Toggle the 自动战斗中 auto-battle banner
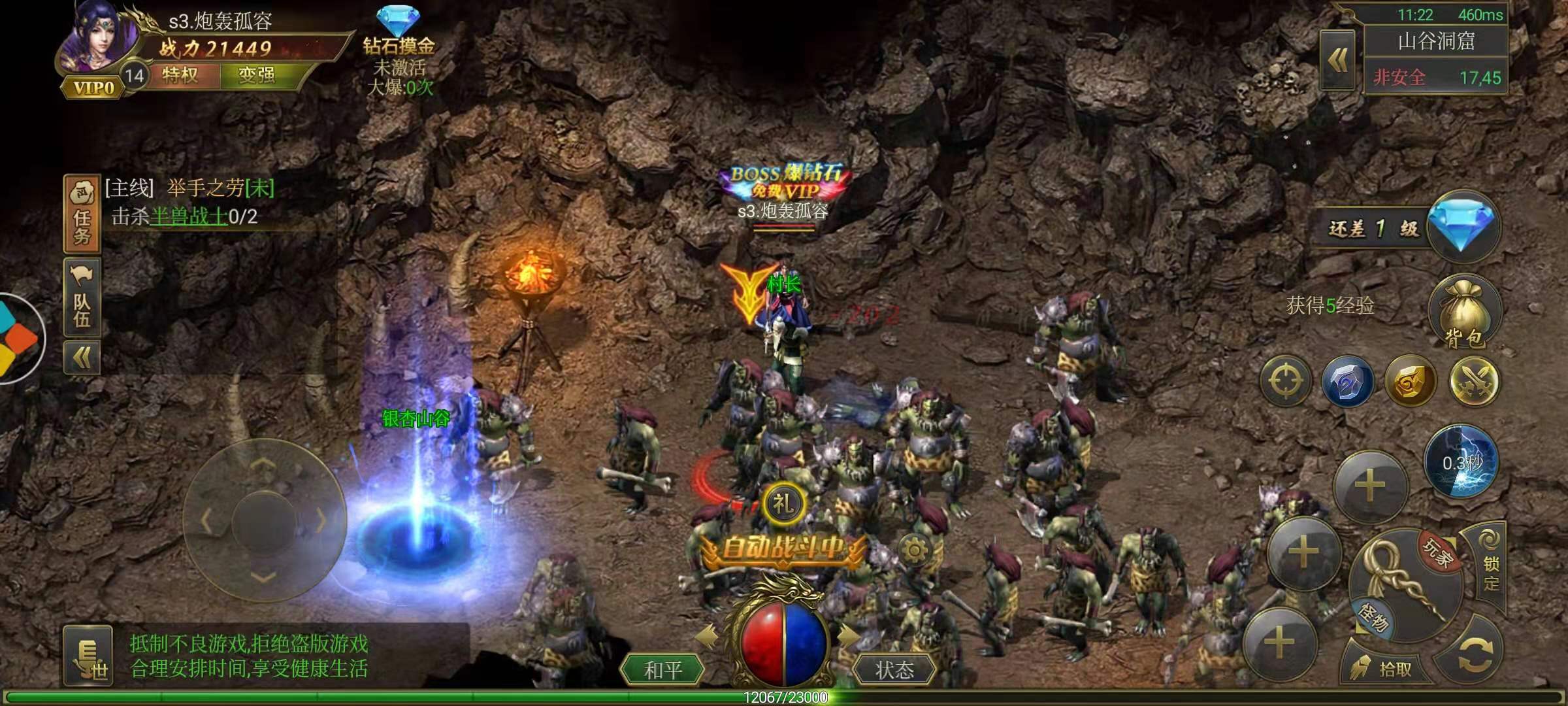 [x=782, y=548]
